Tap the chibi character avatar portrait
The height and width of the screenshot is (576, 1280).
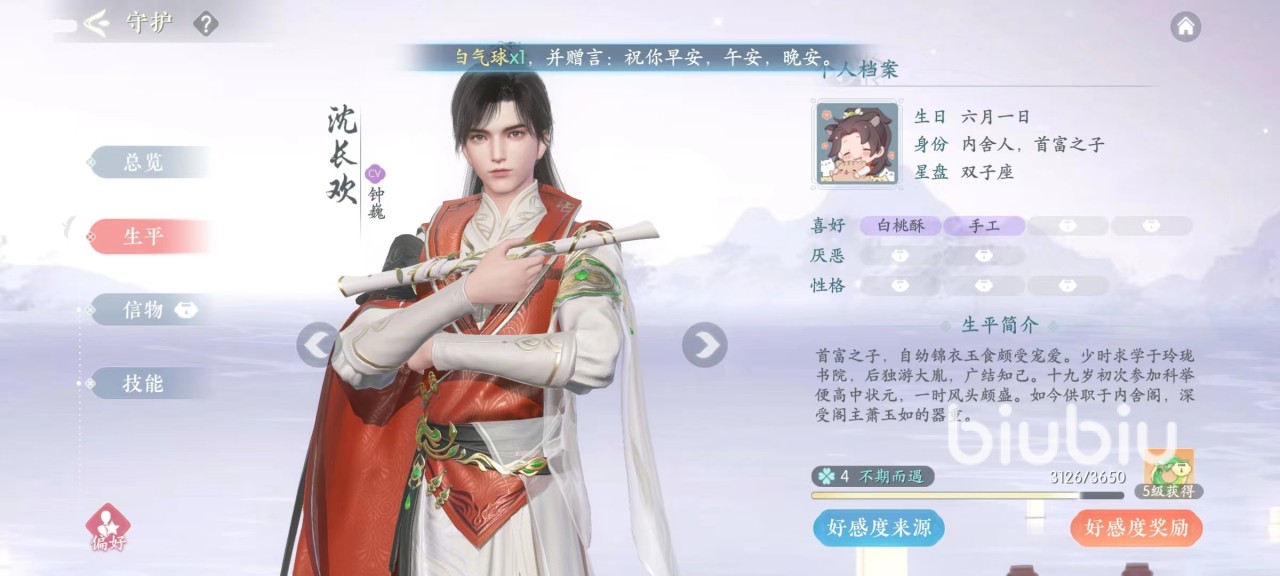click(857, 144)
